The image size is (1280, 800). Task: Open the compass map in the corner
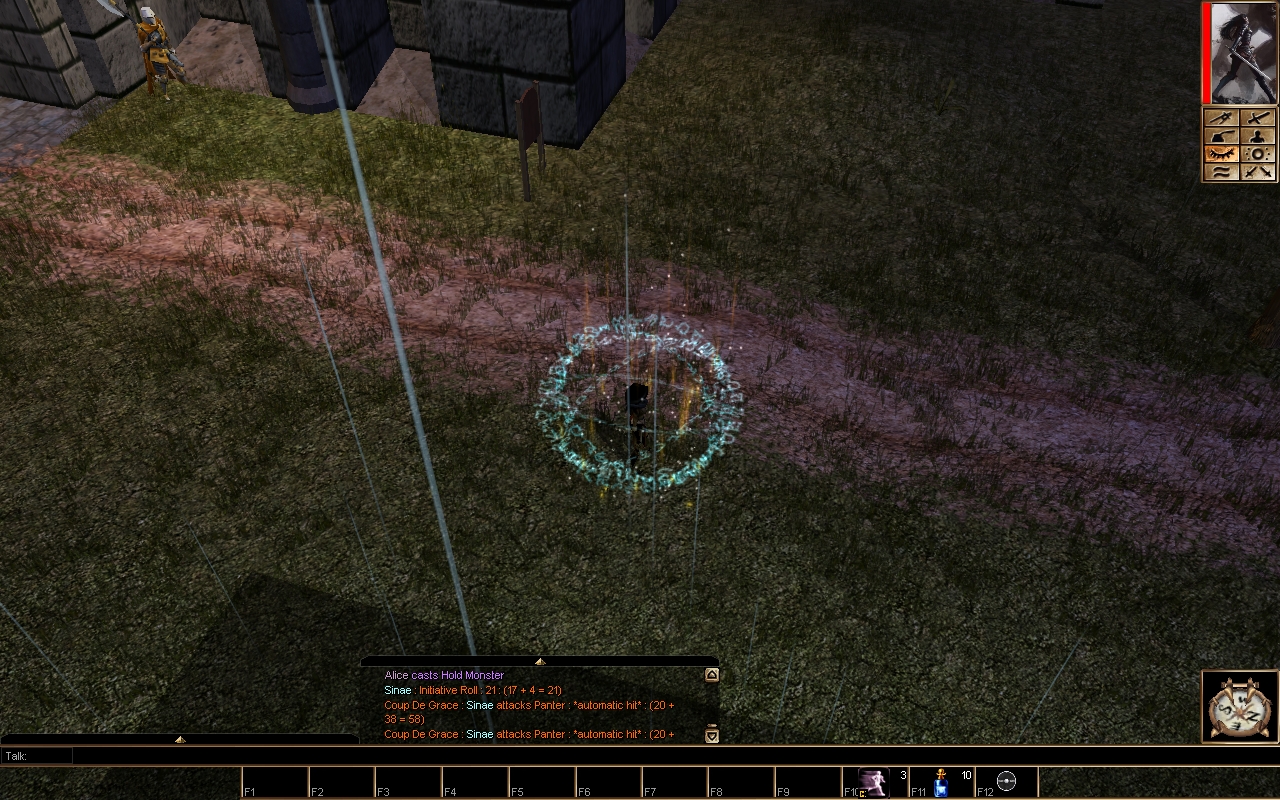(x=1239, y=707)
